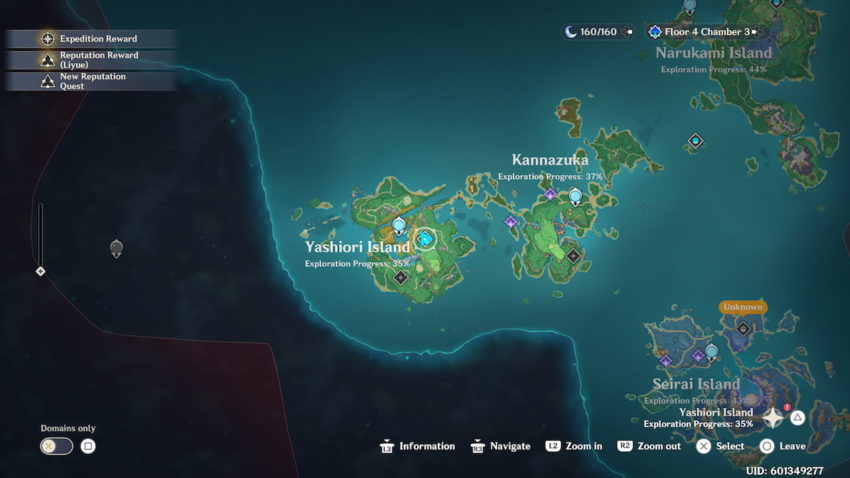Open the 160/160 resin counter

[x=597, y=32]
